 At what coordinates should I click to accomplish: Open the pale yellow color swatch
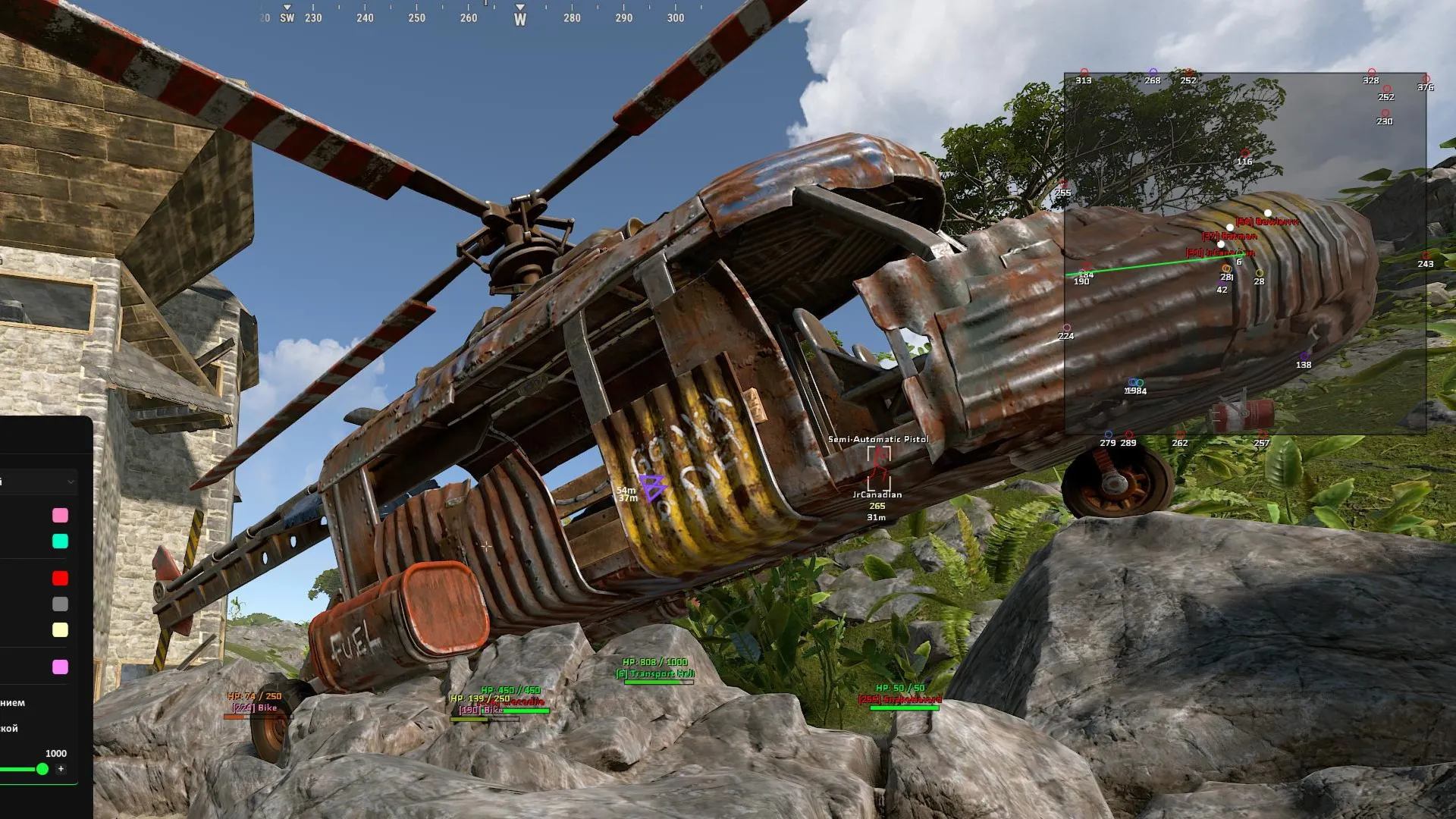click(60, 630)
